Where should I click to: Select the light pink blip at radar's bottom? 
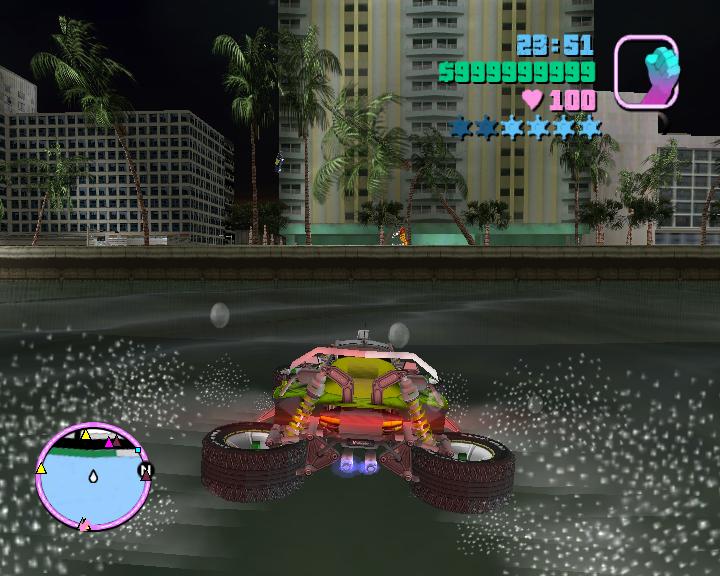point(84,523)
